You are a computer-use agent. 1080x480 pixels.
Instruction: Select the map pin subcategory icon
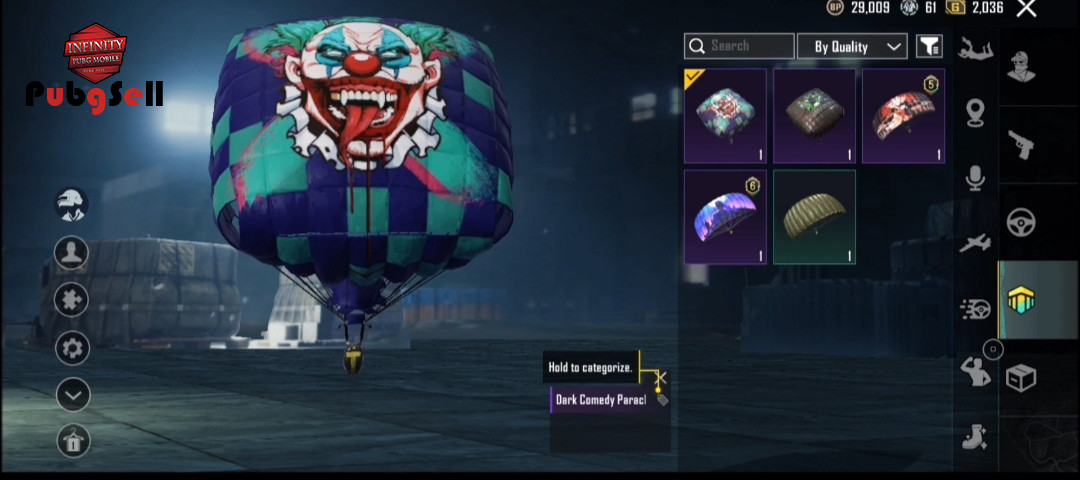[x=975, y=112]
